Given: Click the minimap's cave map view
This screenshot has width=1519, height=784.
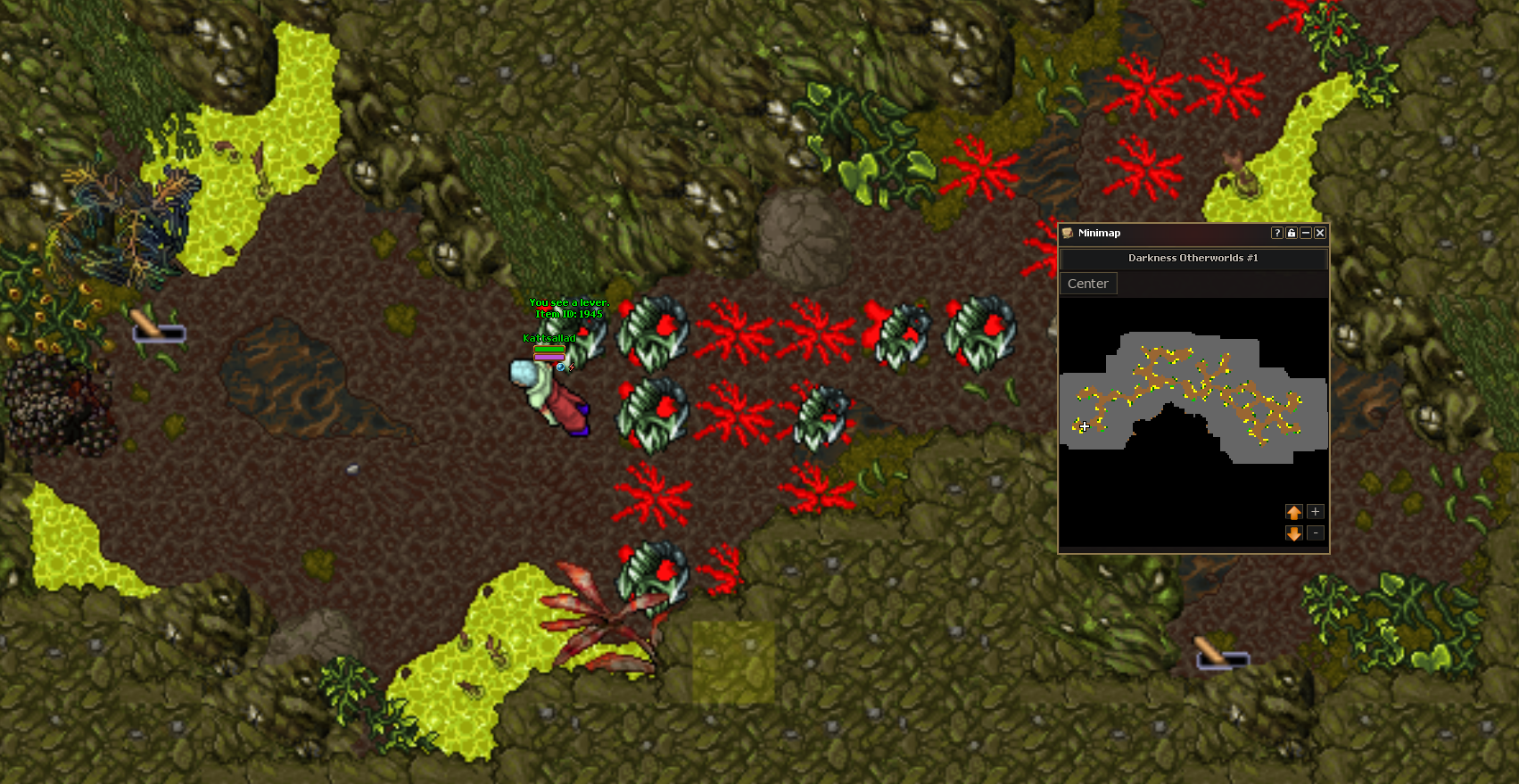Looking at the screenshot, I should point(1193,398).
